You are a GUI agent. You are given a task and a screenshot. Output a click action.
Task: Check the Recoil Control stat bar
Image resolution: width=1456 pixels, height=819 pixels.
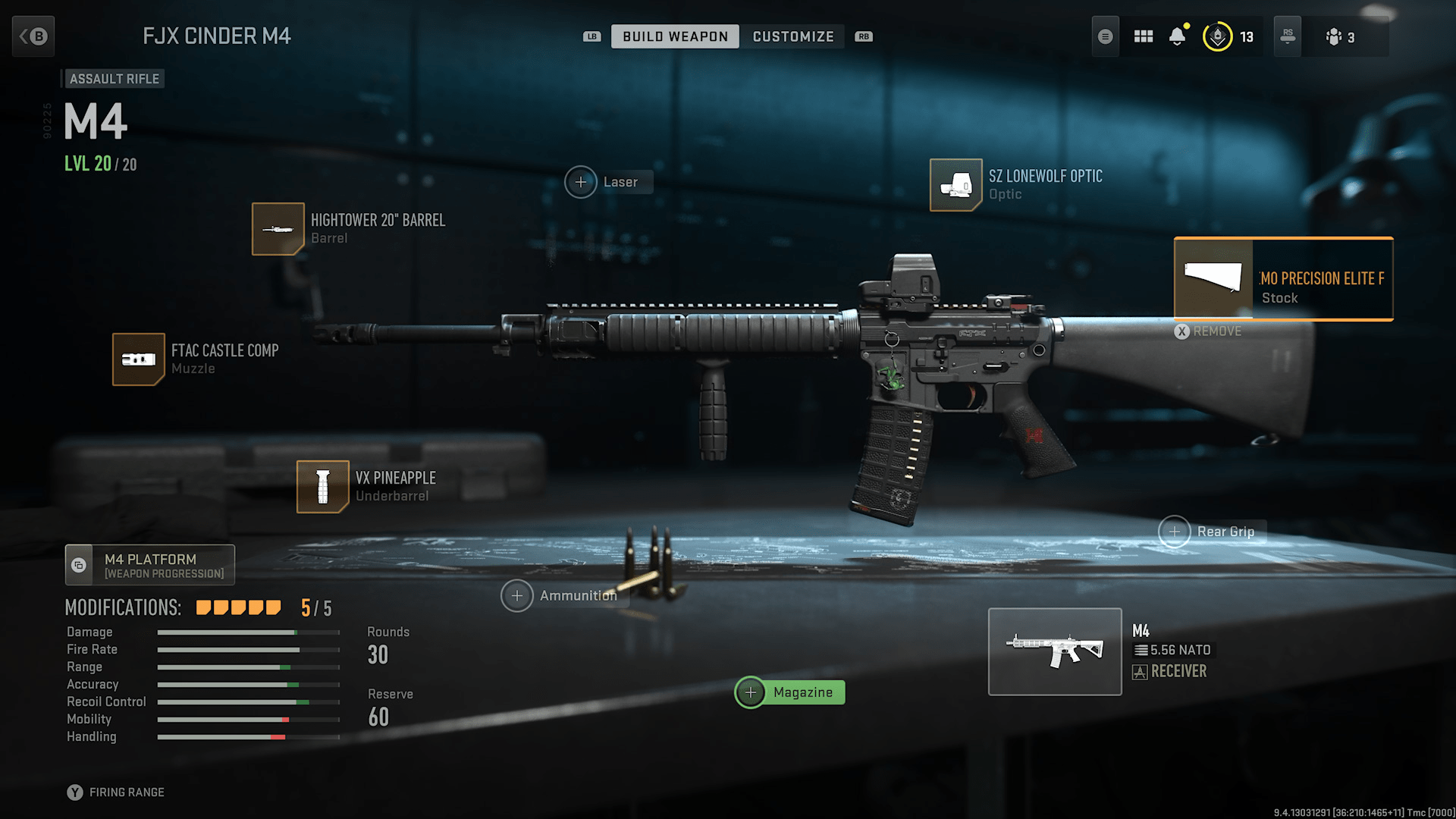point(248,701)
